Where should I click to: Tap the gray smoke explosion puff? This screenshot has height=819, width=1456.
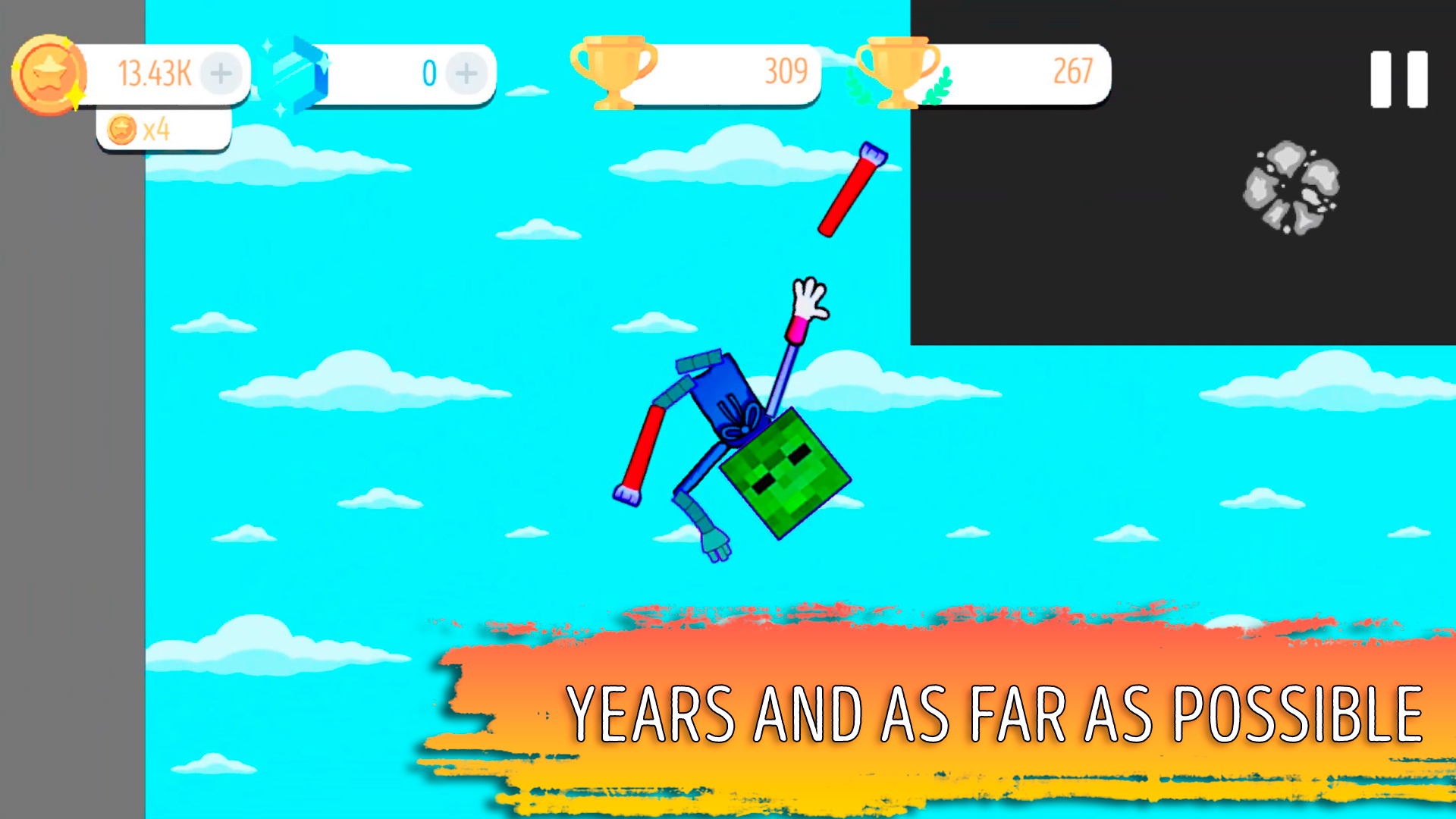click(1289, 188)
